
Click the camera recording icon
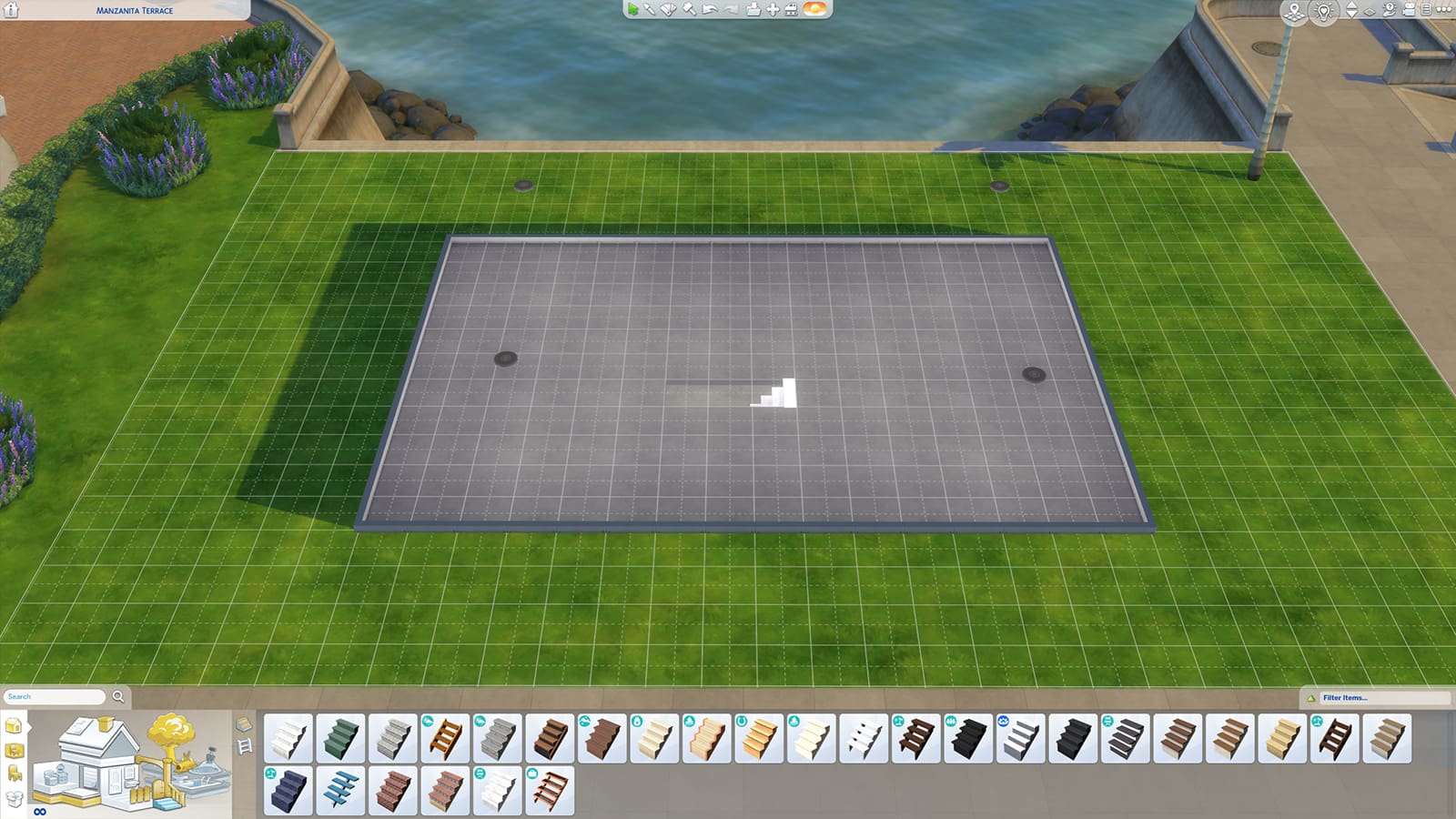tap(1409, 10)
